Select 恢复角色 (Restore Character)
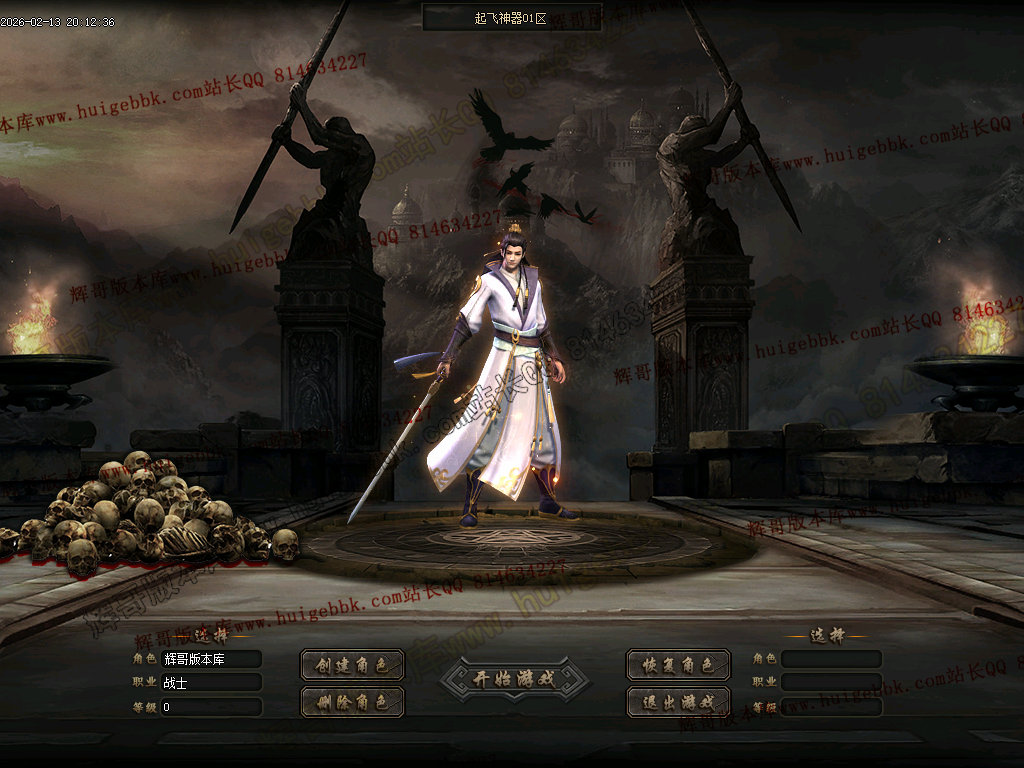The width and height of the screenshot is (1024, 768). (678, 665)
